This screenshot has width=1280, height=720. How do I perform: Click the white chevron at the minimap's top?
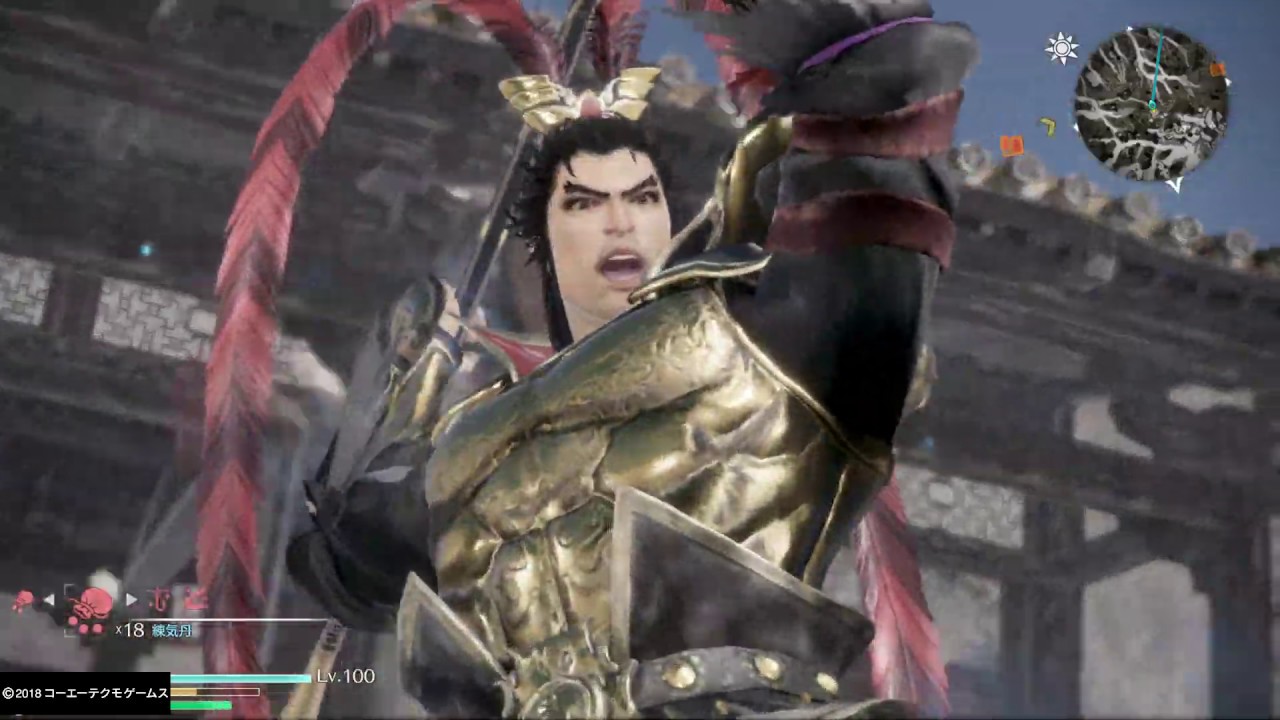pos(1131,29)
